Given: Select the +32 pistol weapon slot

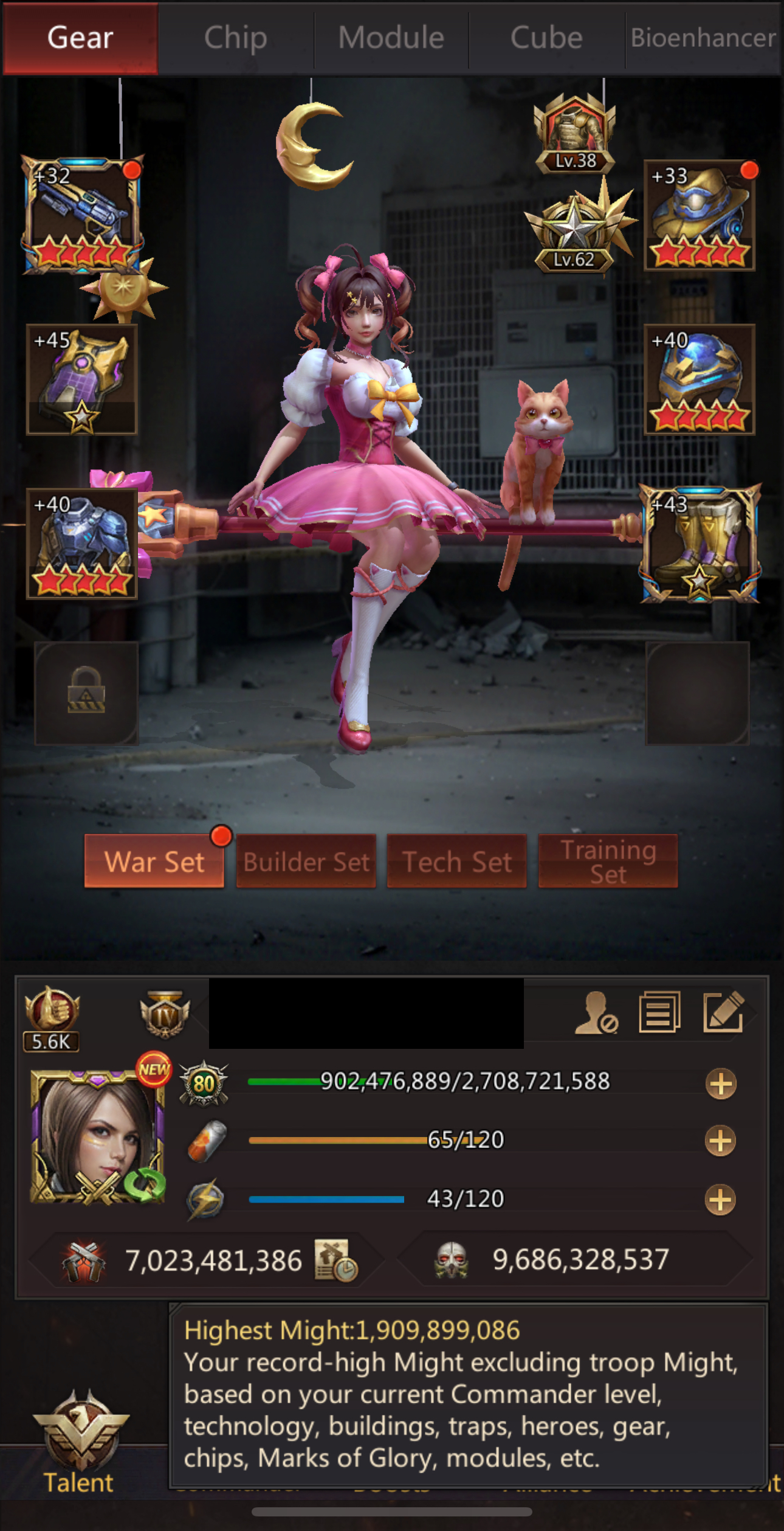Looking at the screenshot, I should point(82,215).
